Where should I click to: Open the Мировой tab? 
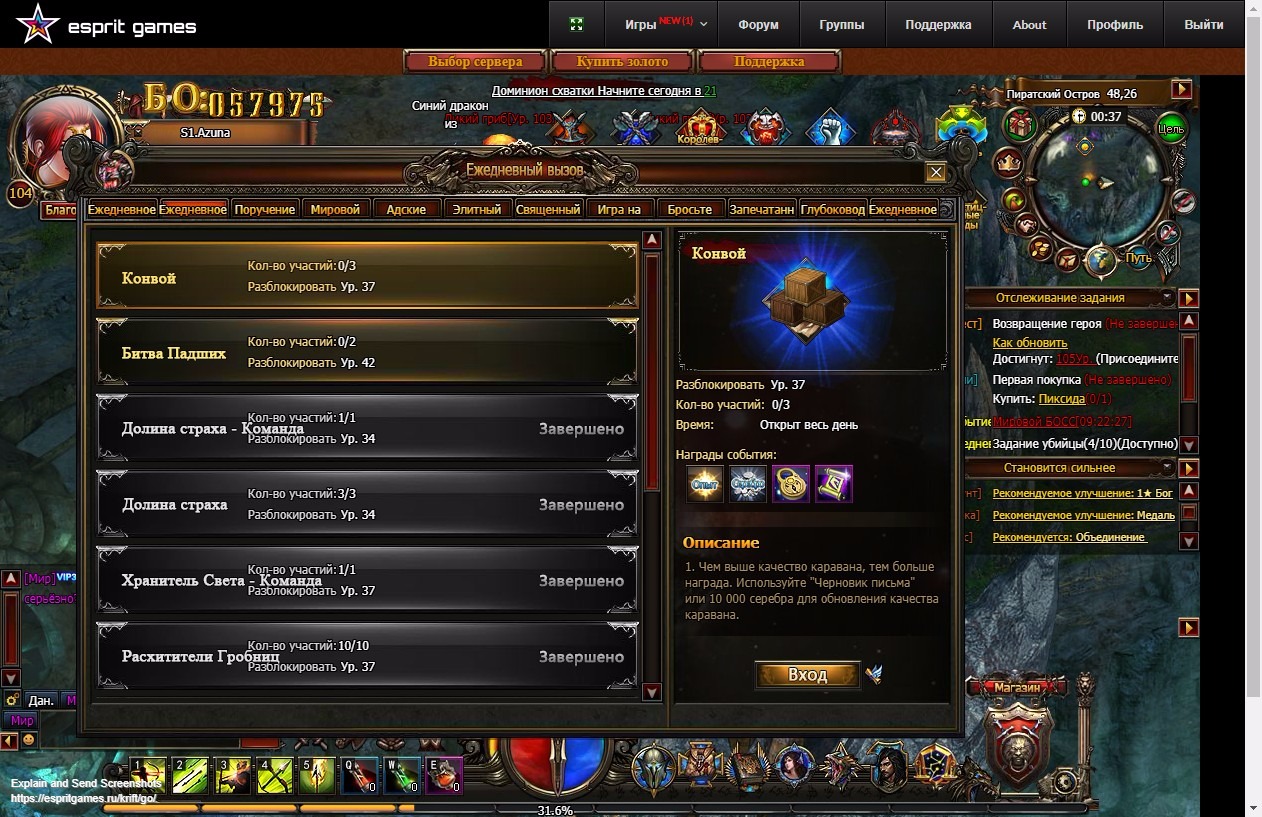click(335, 209)
